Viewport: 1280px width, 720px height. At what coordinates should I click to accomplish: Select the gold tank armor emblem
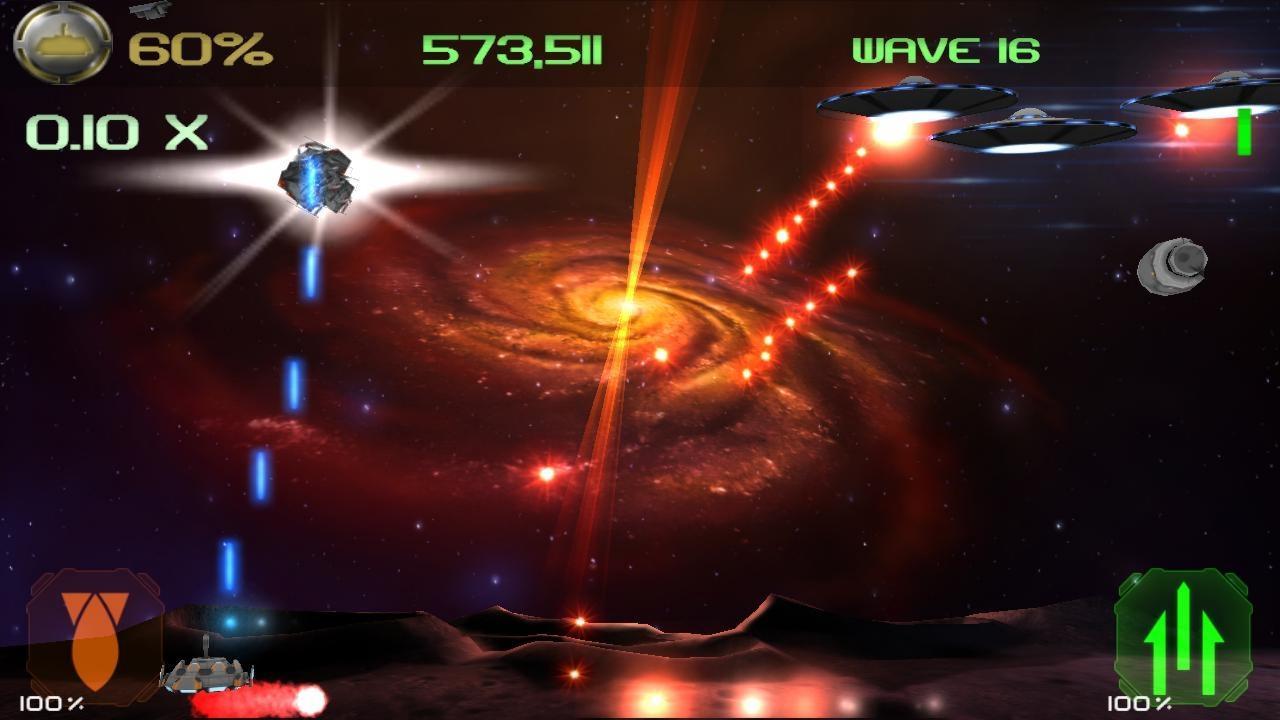point(60,43)
